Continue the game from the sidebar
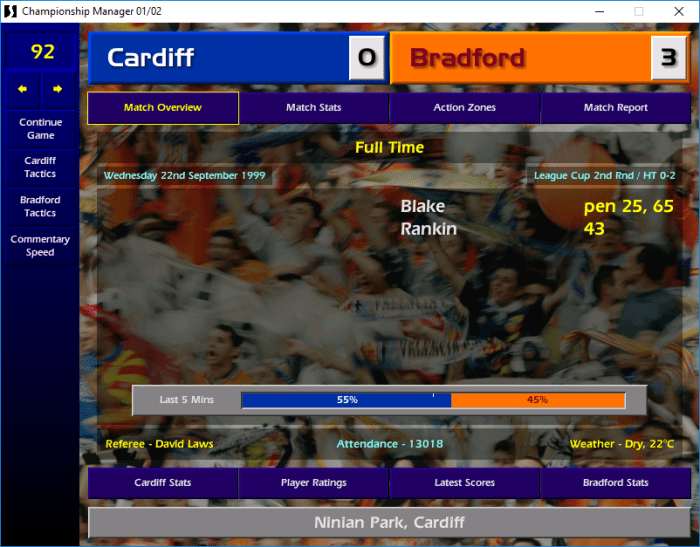700x547 pixels. pos(40,128)
